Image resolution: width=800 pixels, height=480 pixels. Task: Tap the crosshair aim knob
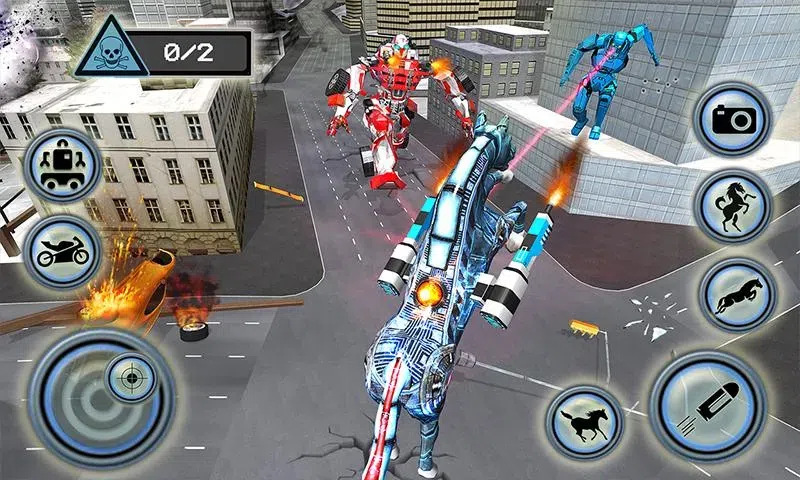tap(128, 379)
